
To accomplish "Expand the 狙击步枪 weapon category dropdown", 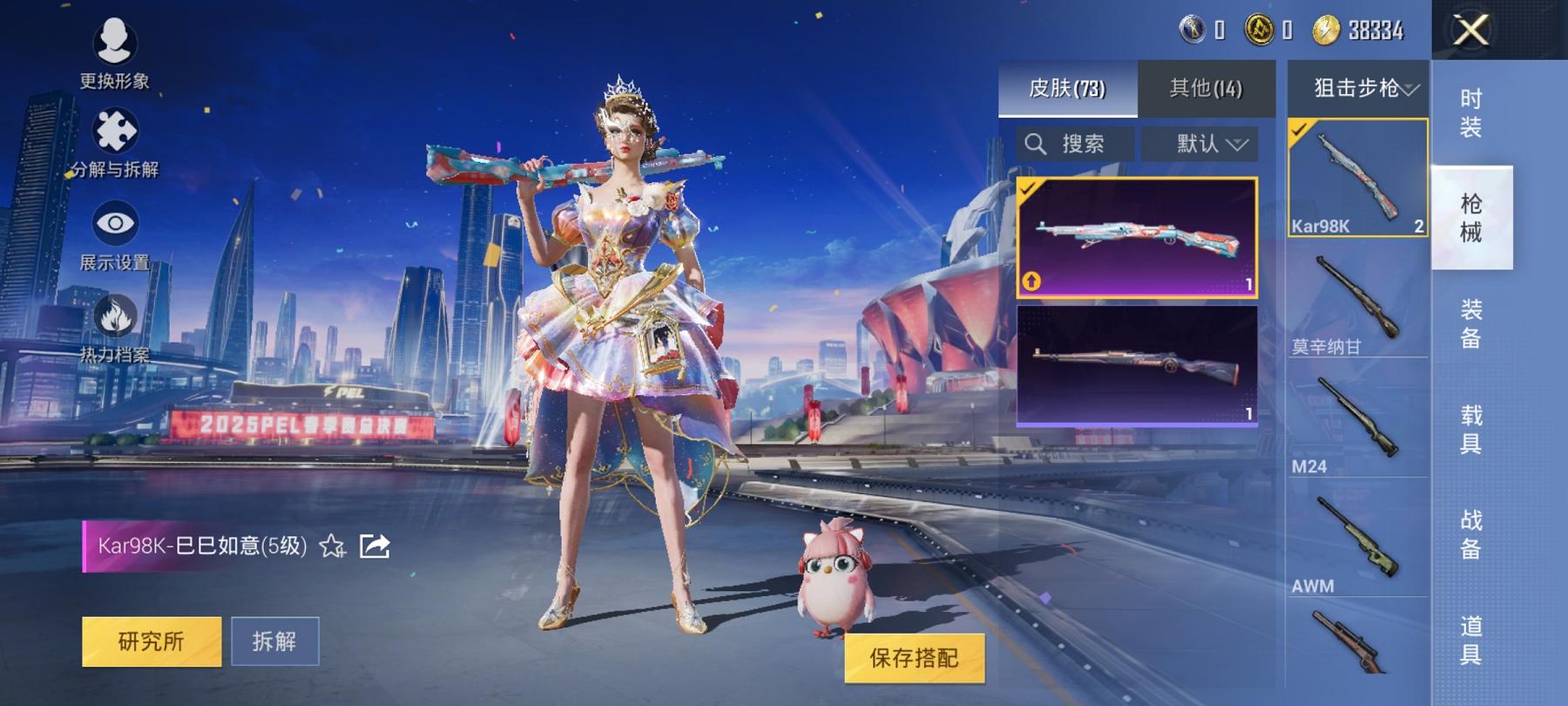I will click(x=1357, y=87).
